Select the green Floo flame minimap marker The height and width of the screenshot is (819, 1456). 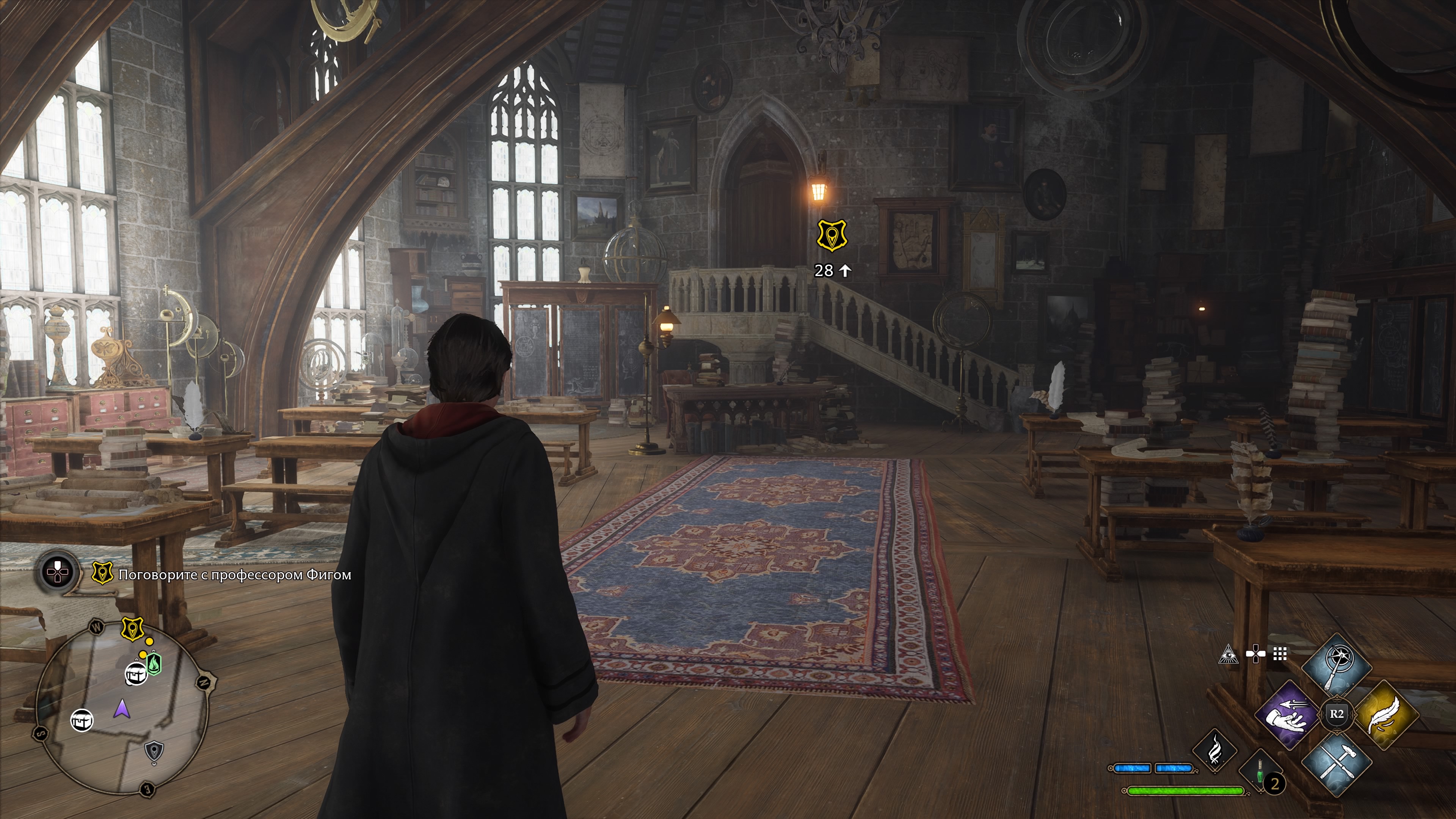coord(154,664)
